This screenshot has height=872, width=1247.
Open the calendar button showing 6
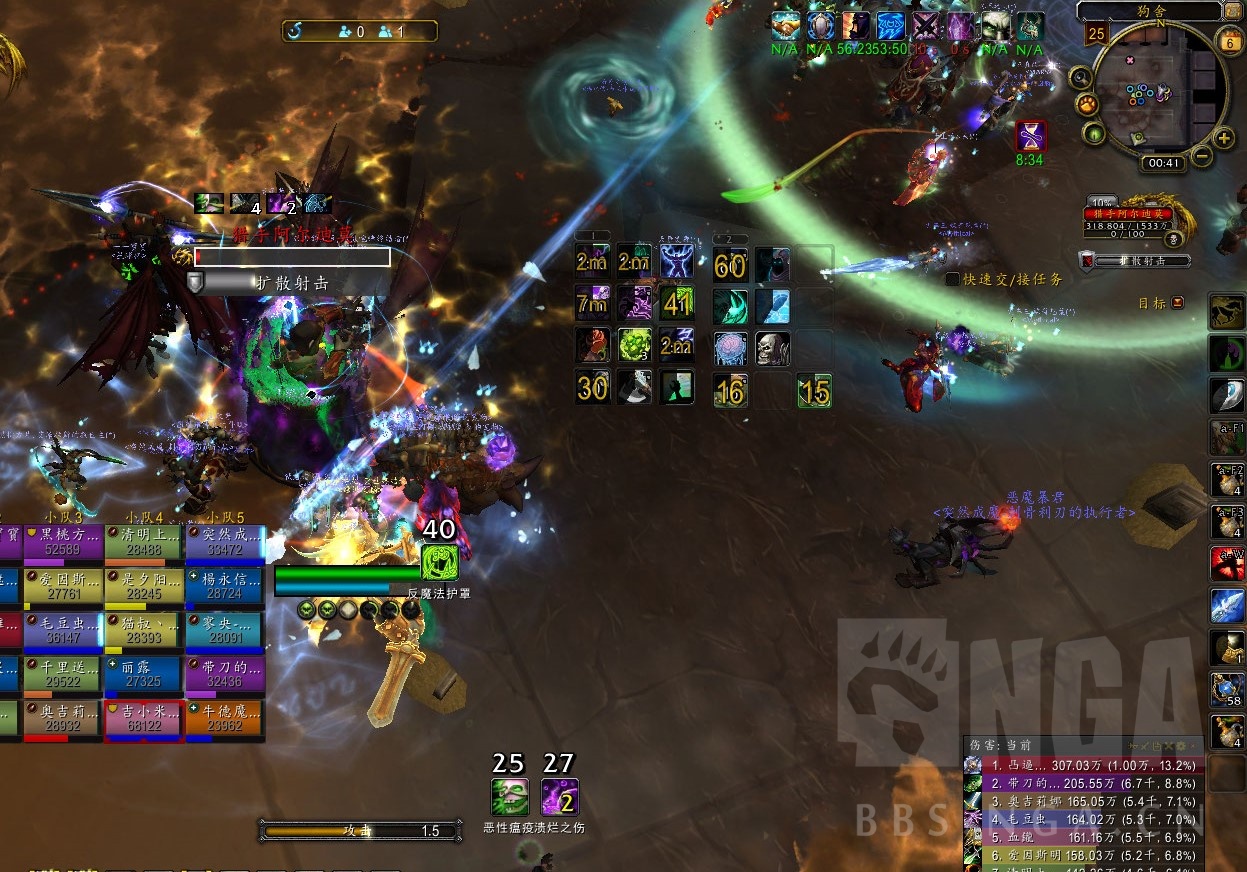click(x=1228, y=39)
